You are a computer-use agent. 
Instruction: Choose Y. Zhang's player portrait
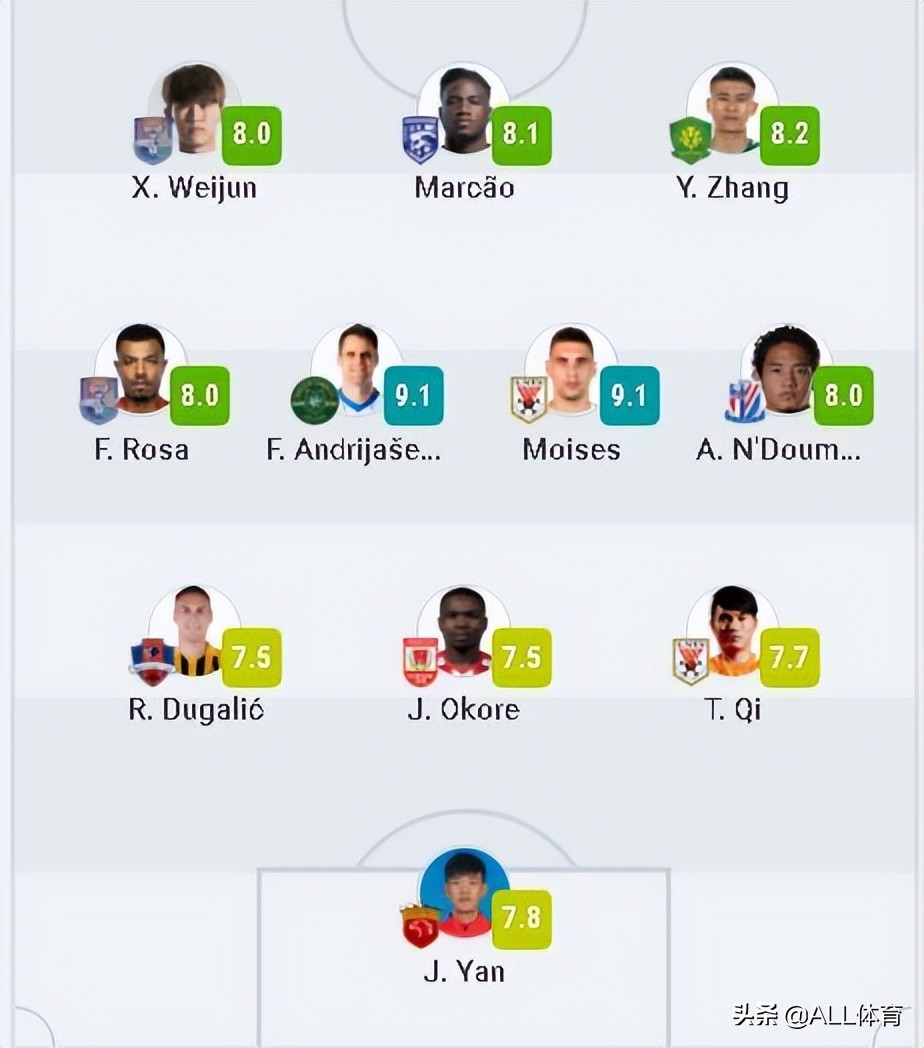point(733,110)
